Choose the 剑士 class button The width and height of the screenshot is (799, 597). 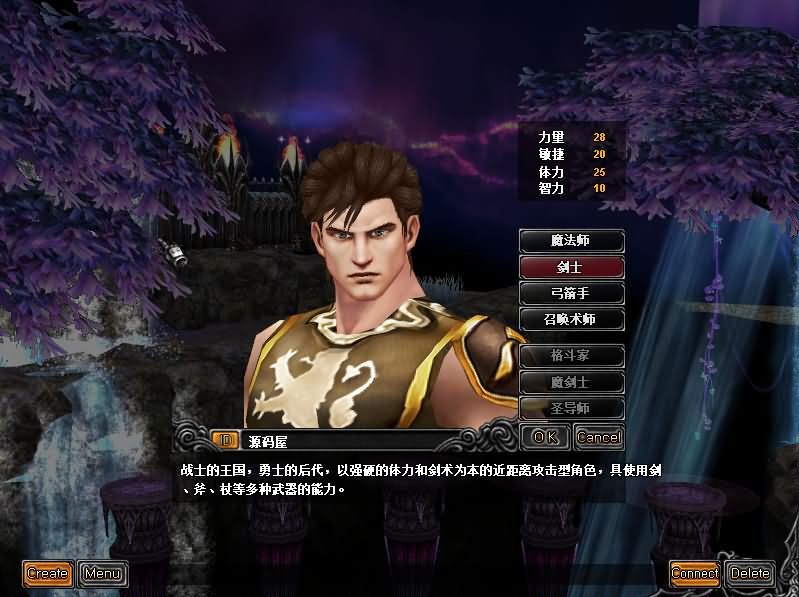coord(572,267)
